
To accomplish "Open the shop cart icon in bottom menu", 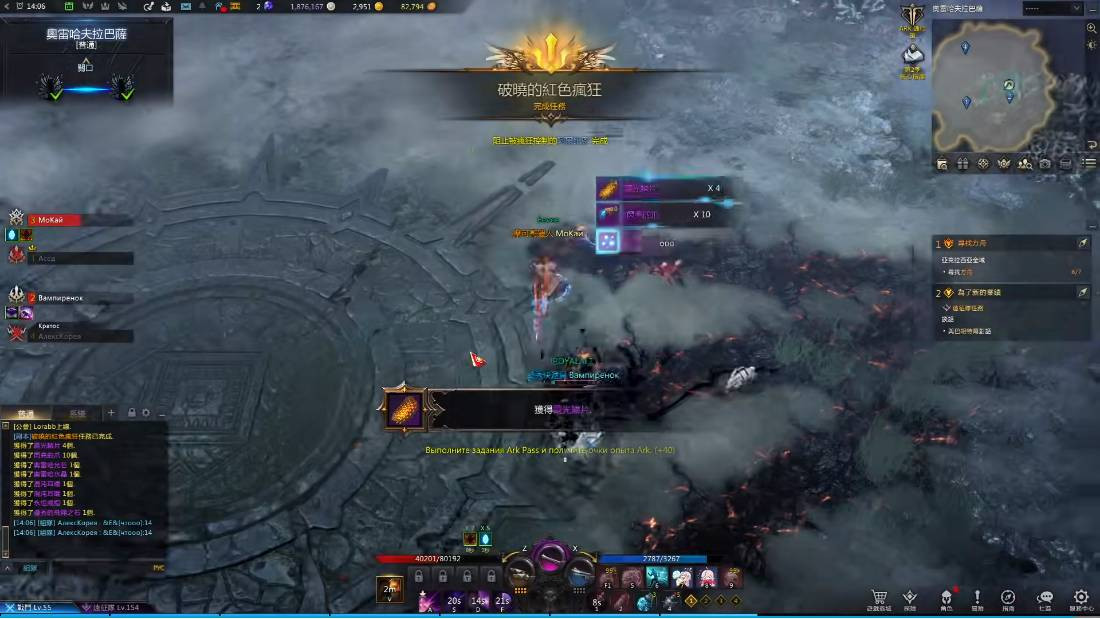I will point(879,597).
